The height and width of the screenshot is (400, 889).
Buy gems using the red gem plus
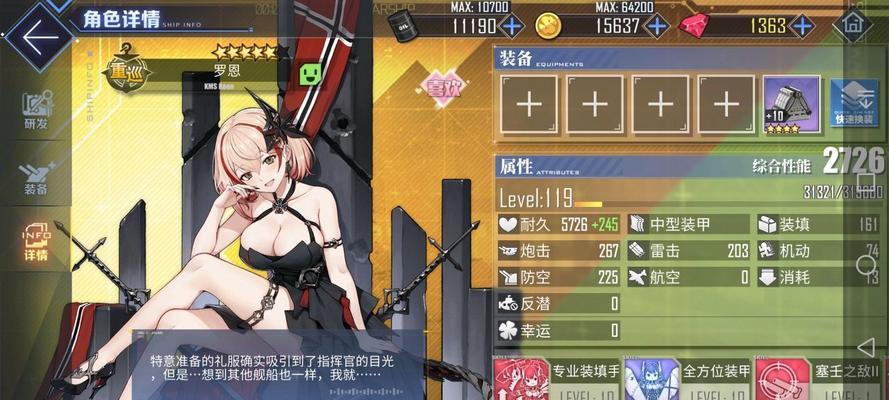[x=803, y=26]
